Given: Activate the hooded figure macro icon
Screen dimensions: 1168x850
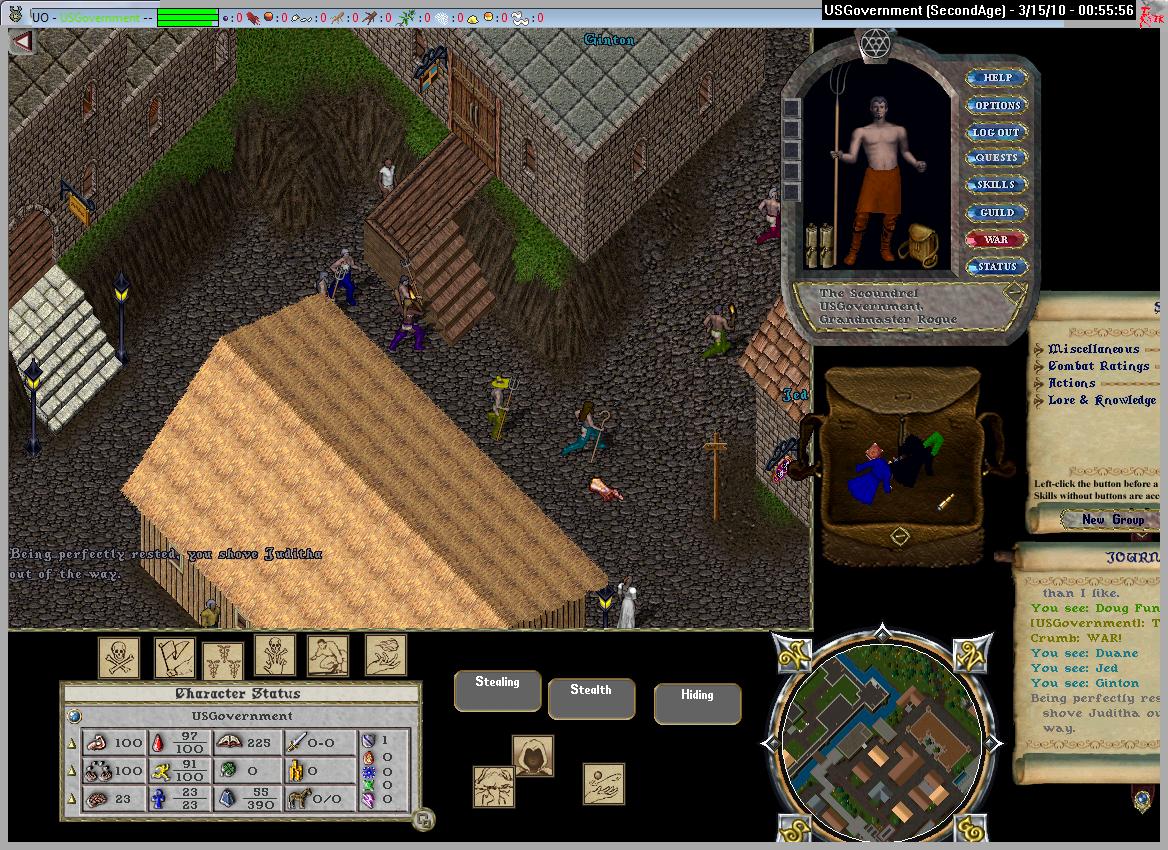Looking at the screenshot, I should click(532, 756).
